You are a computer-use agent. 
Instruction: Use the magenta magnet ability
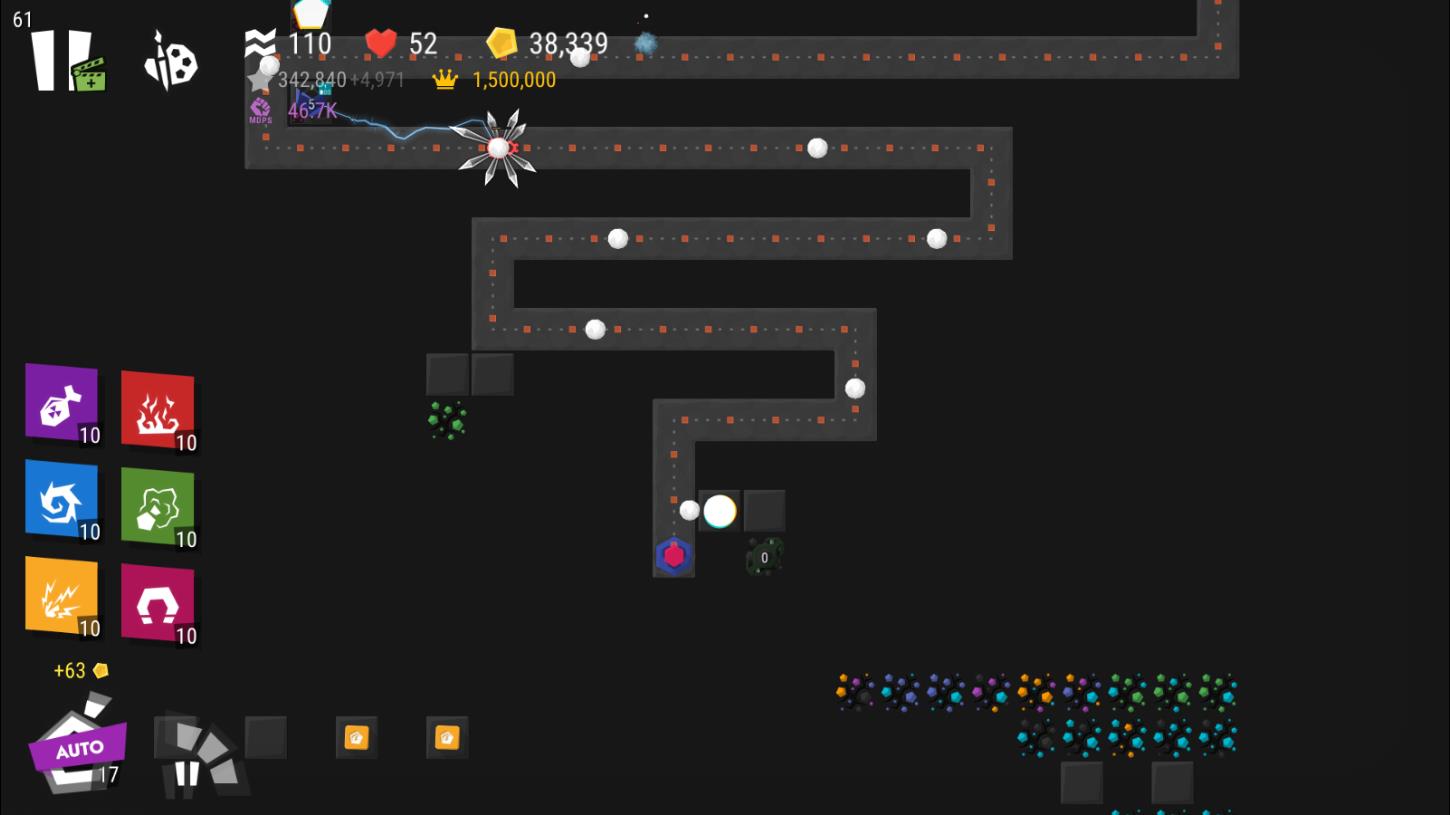157,603
